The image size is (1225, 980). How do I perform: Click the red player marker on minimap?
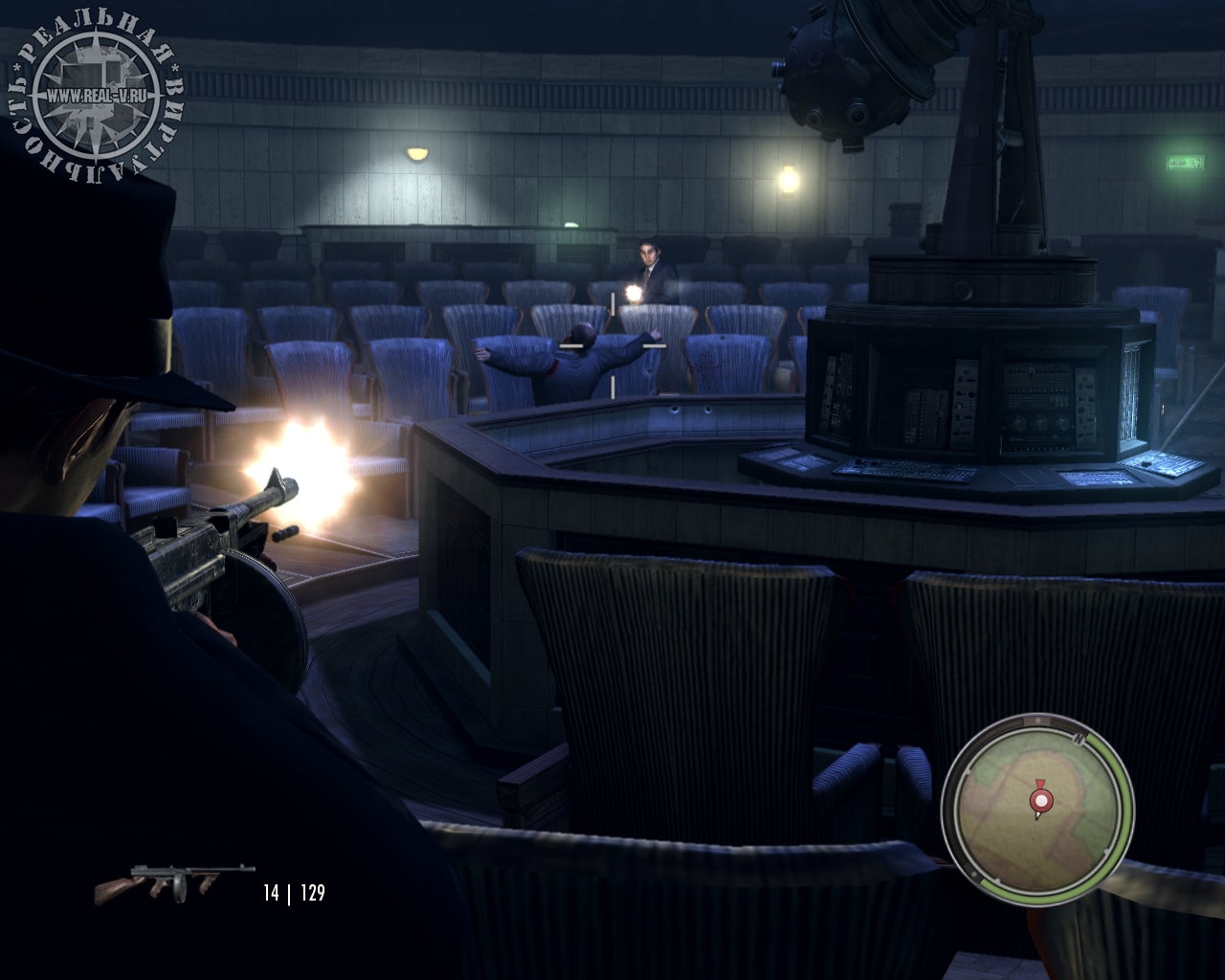1038,798
